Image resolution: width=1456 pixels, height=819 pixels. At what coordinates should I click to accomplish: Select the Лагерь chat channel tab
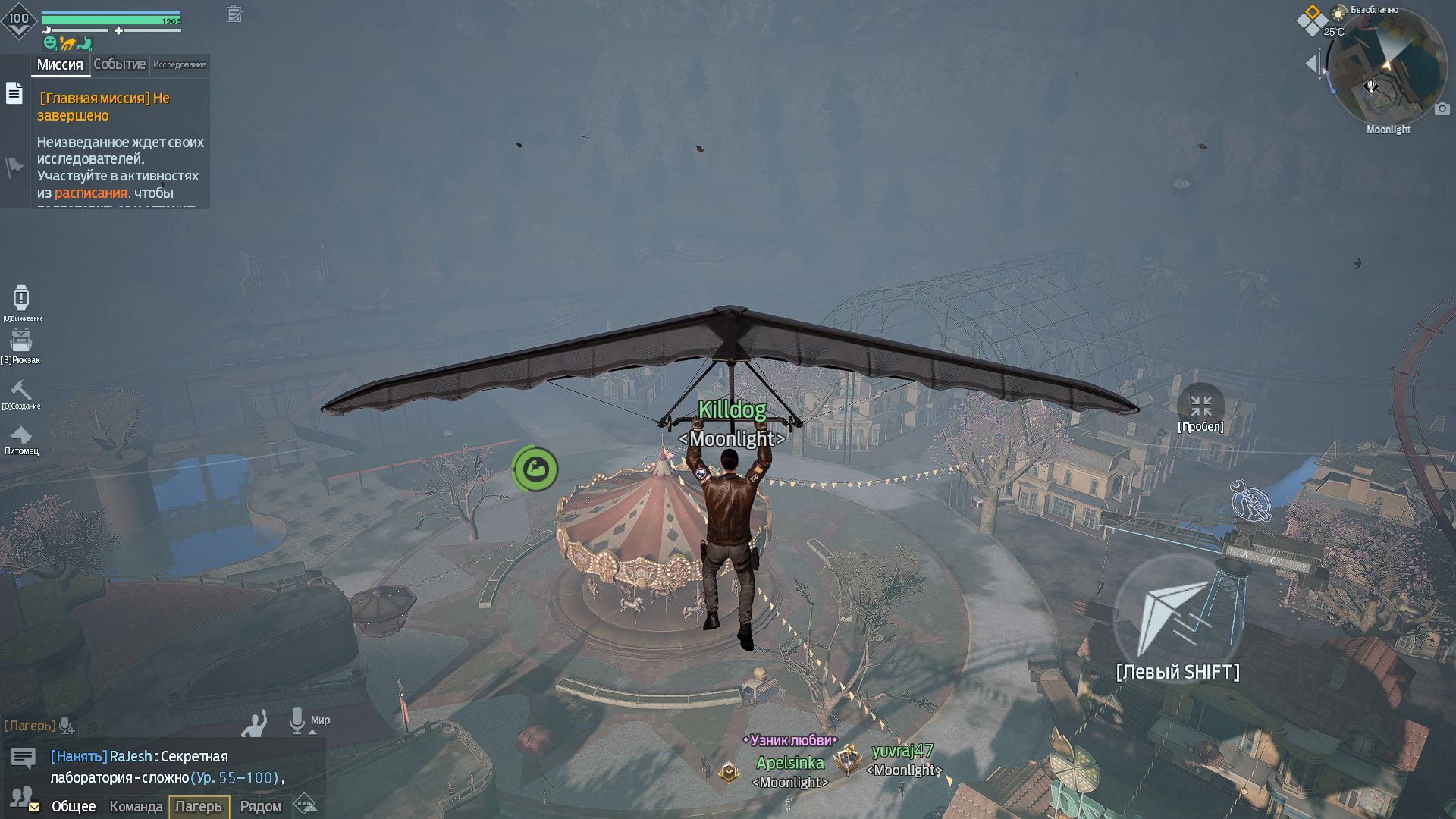[199, 806]
